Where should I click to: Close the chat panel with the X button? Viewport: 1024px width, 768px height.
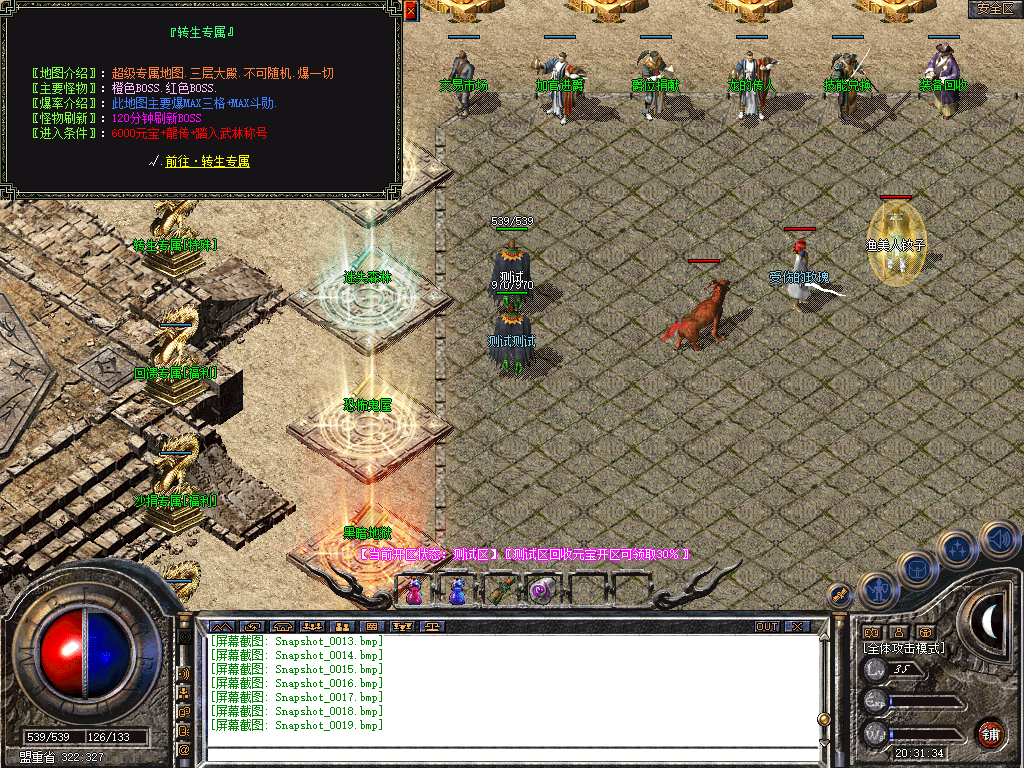(796, 627)
